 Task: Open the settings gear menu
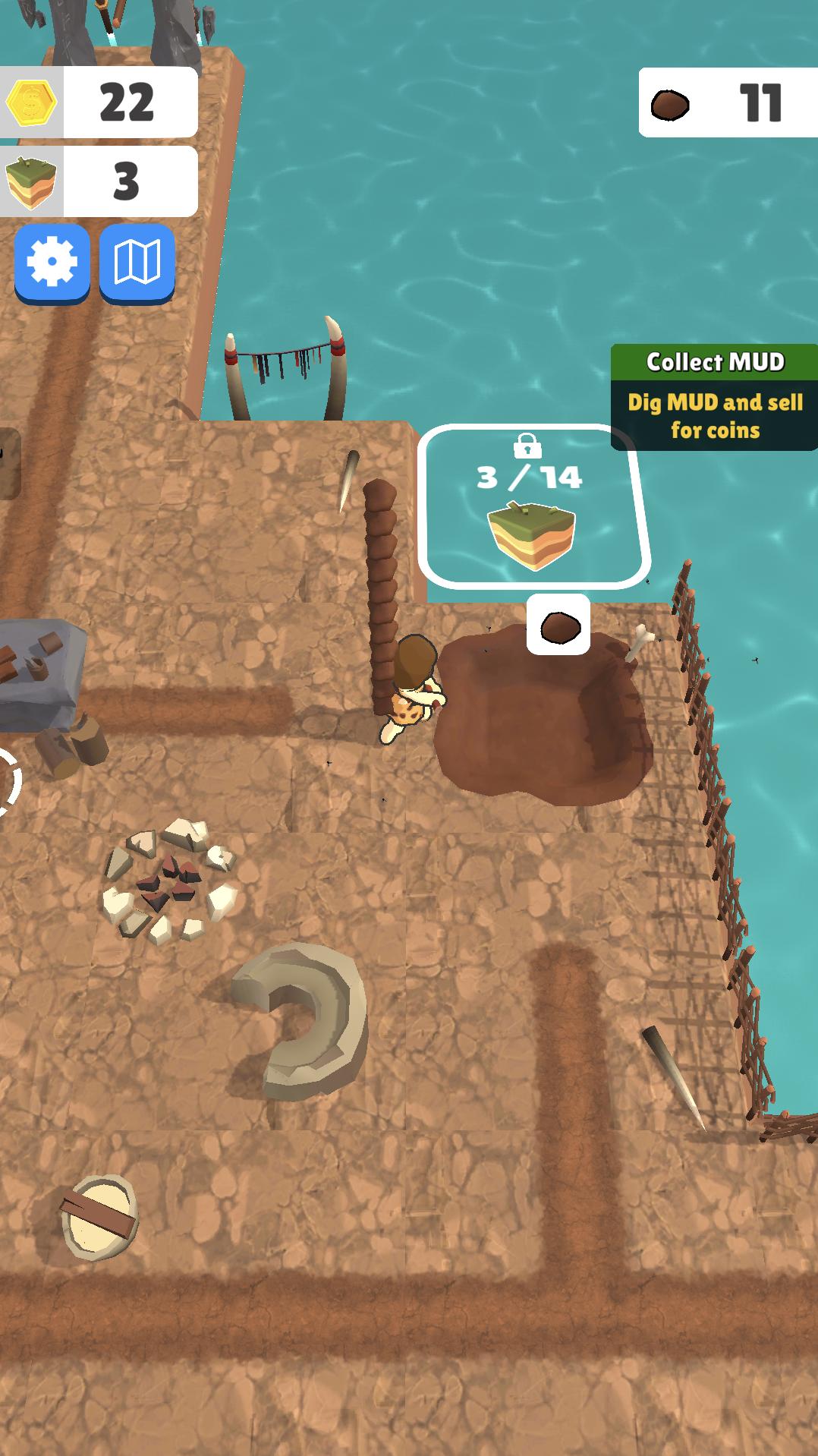point(52,262)
